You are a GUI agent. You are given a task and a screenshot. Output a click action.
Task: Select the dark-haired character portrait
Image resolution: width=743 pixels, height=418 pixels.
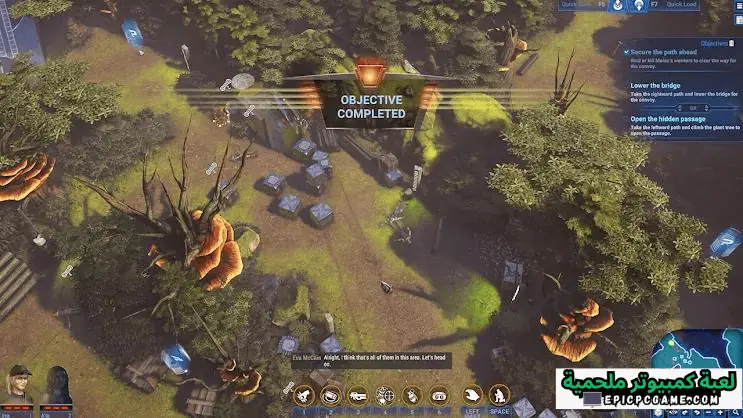[56, 386]
